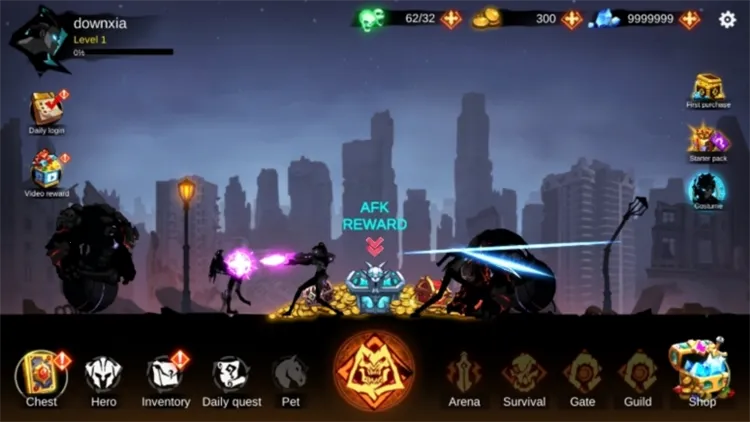Open the Pet menu
The height and width of the screenshot is (422, 750).
290,376
